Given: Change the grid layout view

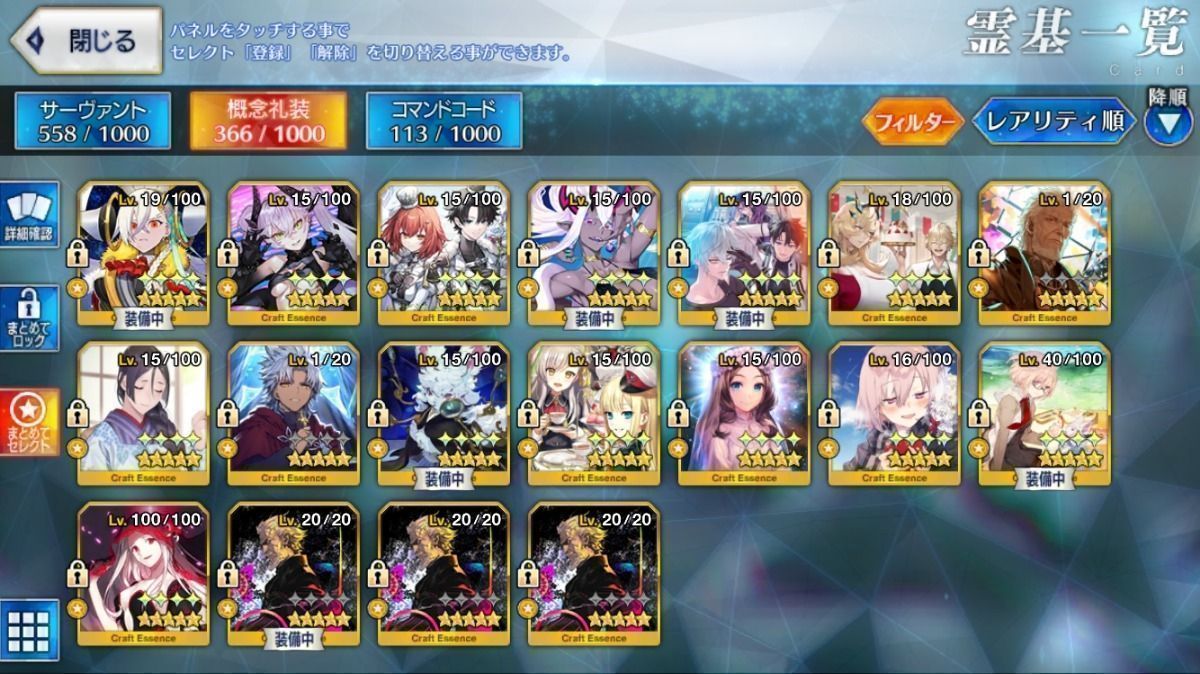Looking at the screenshot, I should pos(29,630).
